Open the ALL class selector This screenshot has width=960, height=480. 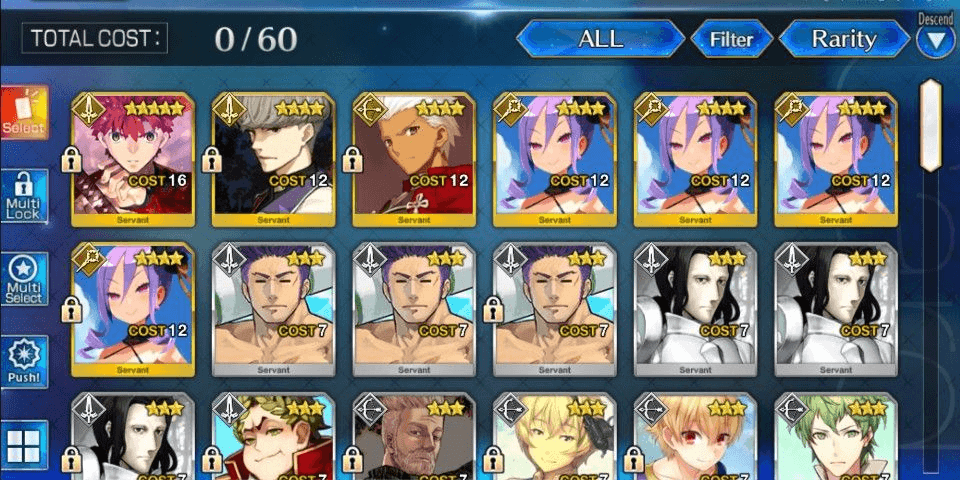600,39
